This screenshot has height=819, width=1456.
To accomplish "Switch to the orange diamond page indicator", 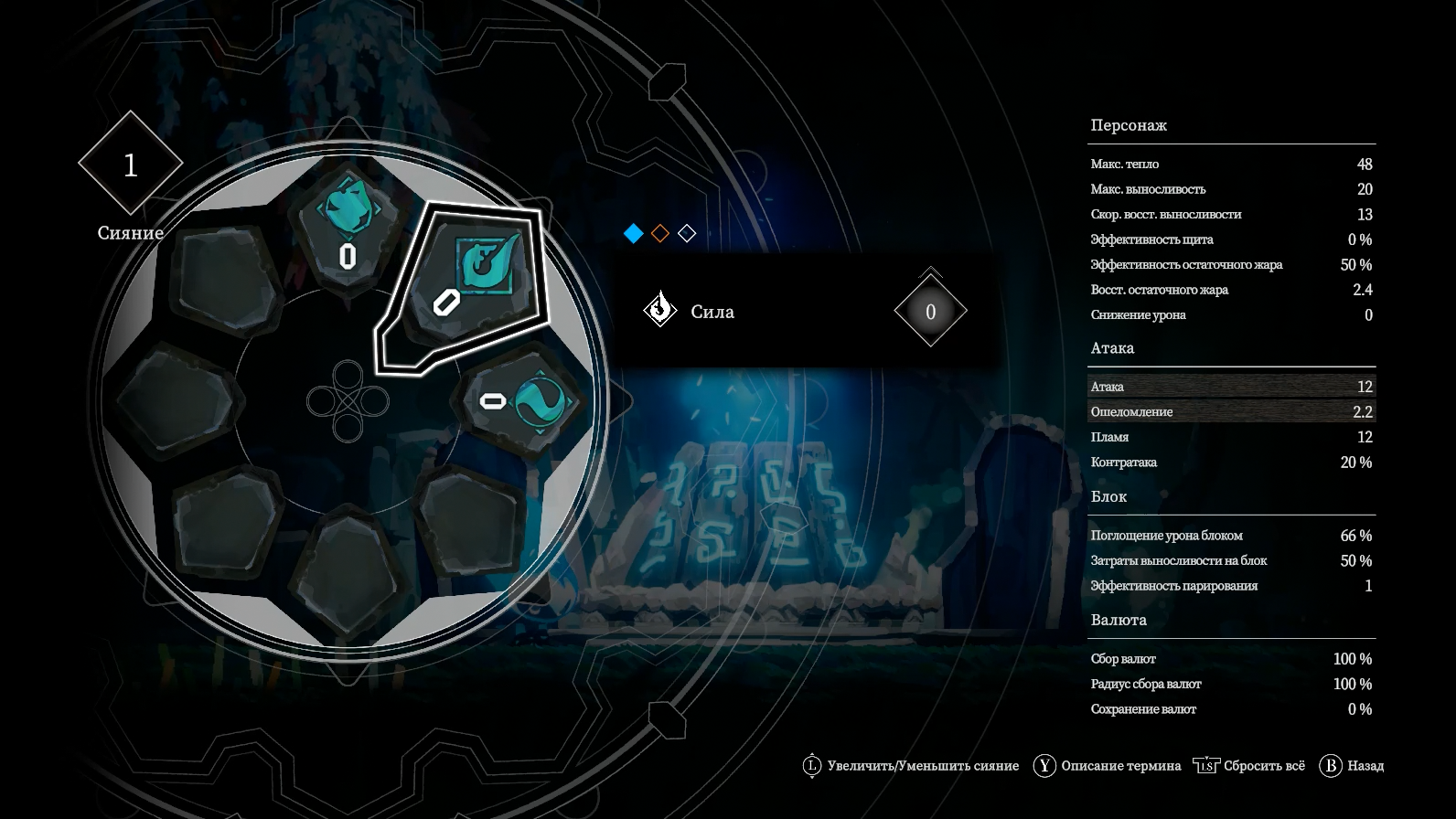I will 660,234.
